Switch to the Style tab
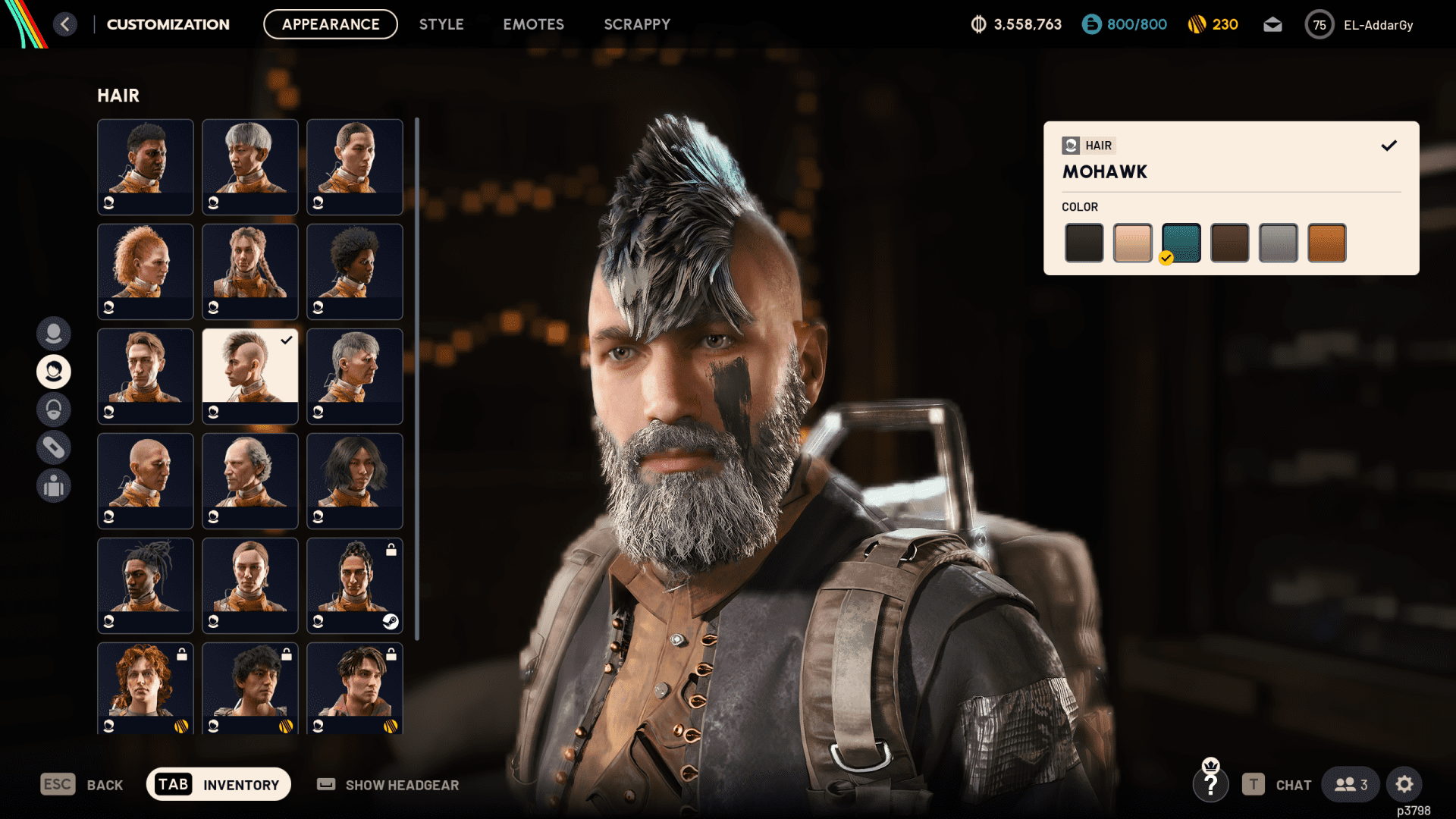Screen dimensions: 1456x819 (441, 24)
